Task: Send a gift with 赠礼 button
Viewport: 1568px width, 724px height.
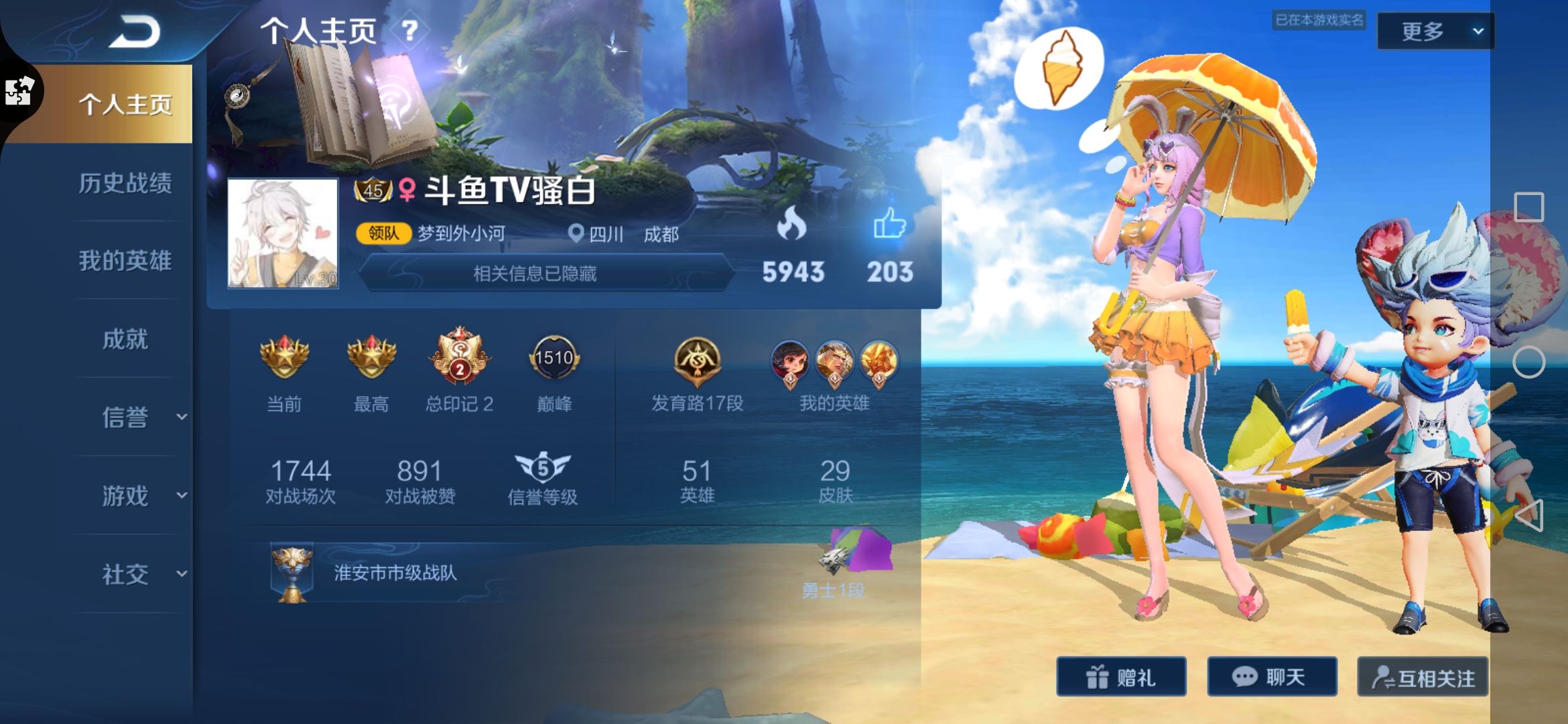Action: (x=1121, y=677)
